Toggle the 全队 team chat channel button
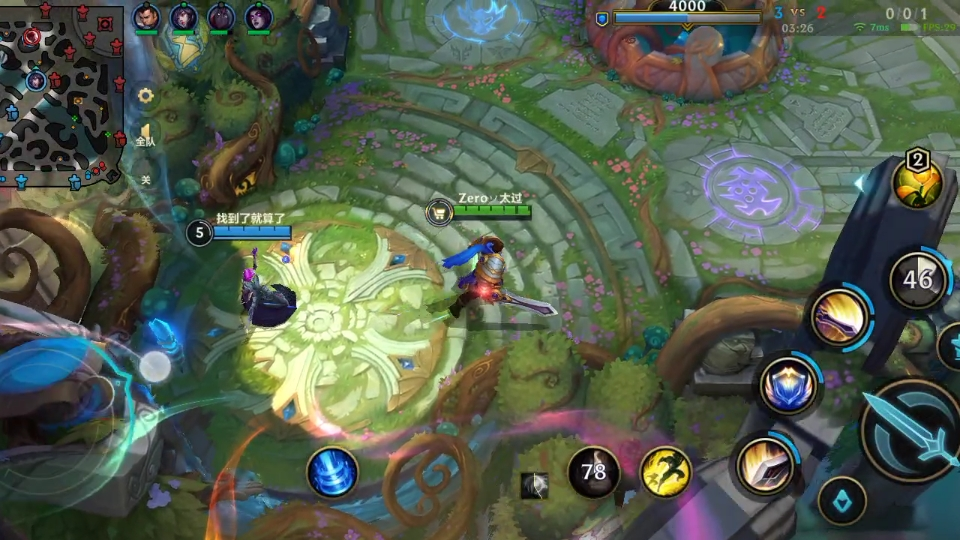The image size is (960, 540). click(x=146, y=135)
